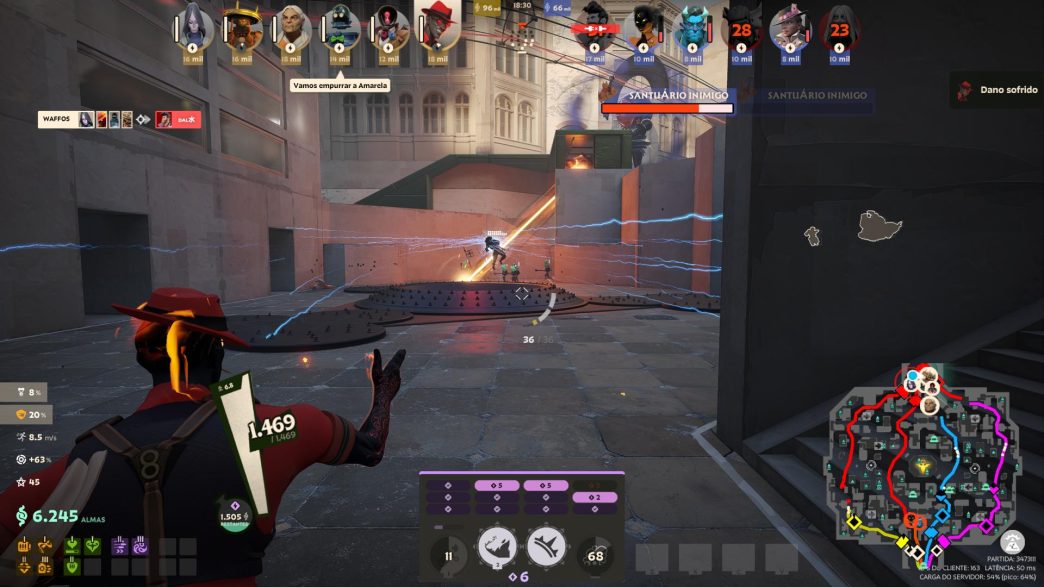
Task: Select the blue horned enemy portrait
Action: tap(692, 27)
